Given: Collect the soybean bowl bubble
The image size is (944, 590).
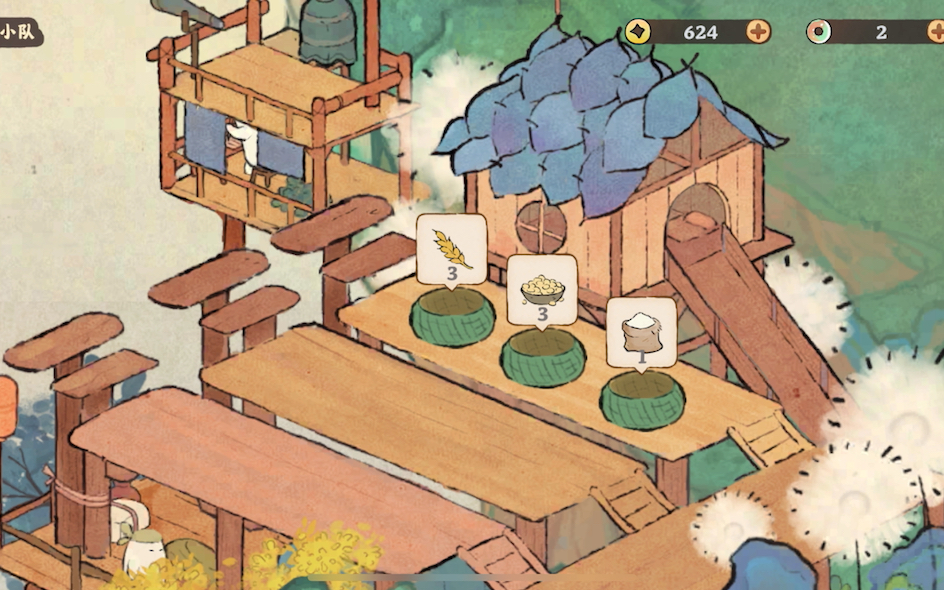Looking at the screenshot, I should (542, 290).
